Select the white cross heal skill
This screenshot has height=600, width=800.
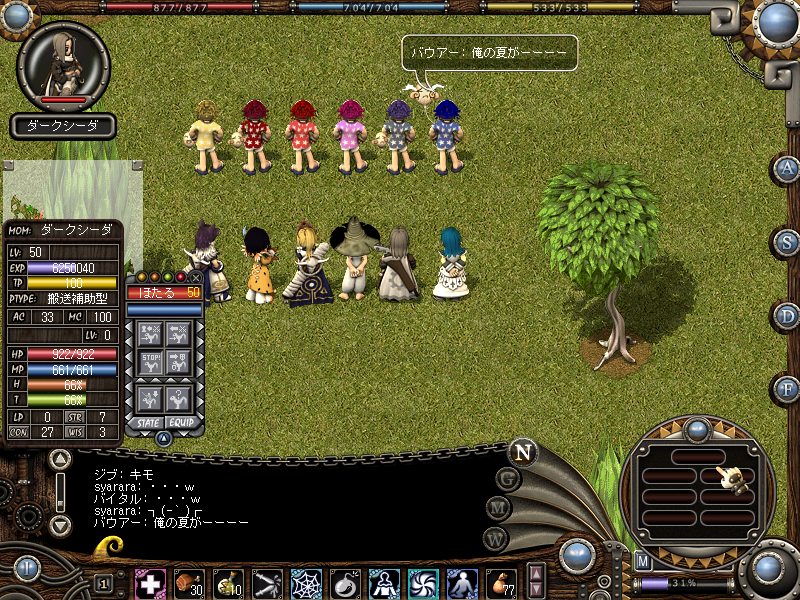[150, 582]
